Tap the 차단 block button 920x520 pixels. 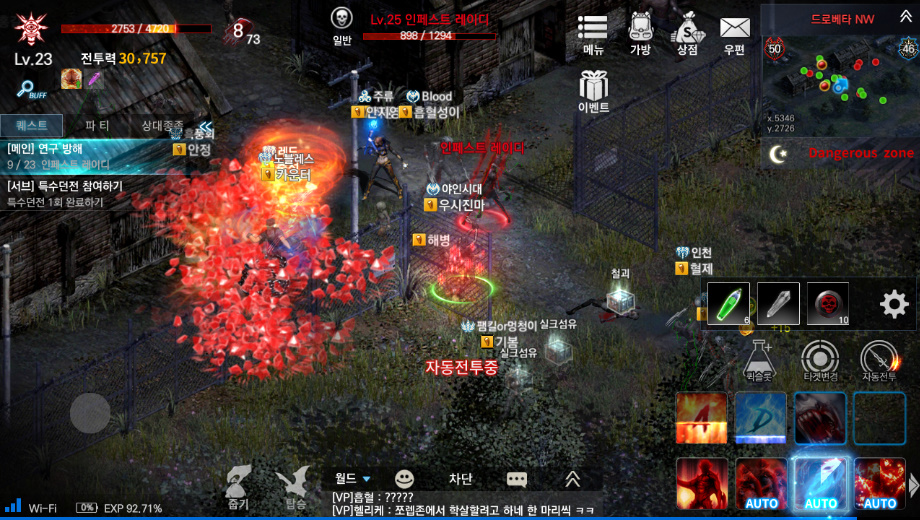pyautogui.click(x=460, y=479)
